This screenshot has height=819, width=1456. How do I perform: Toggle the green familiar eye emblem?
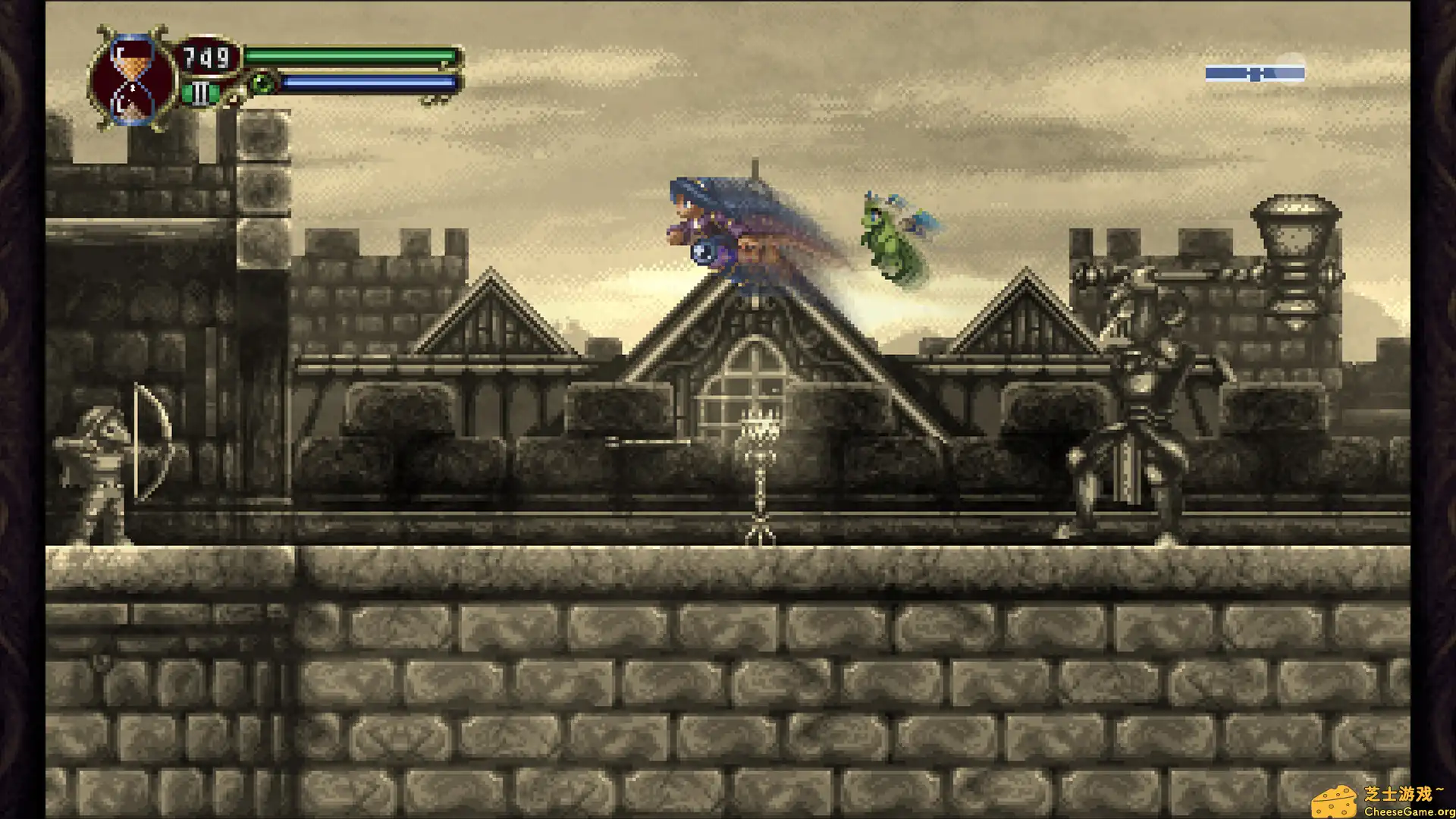click(x=262, y=82)
